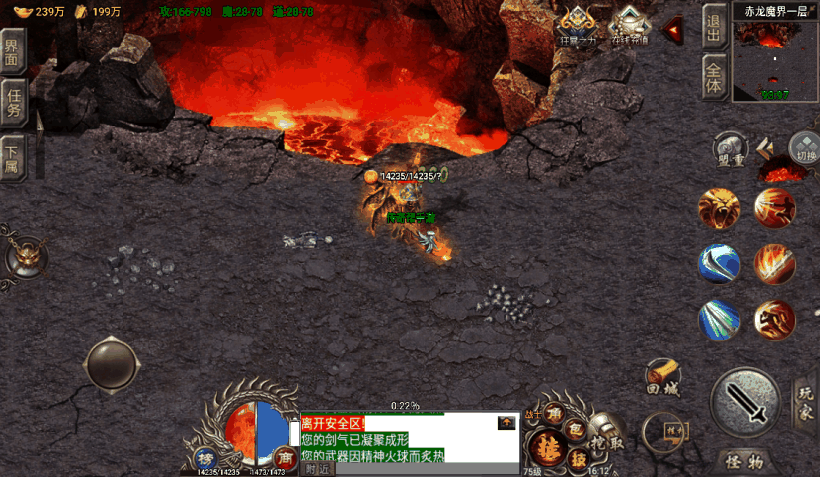Use the 回城 return scroll
The width and height of the screenshot is (820, 477).
point(663,379)
